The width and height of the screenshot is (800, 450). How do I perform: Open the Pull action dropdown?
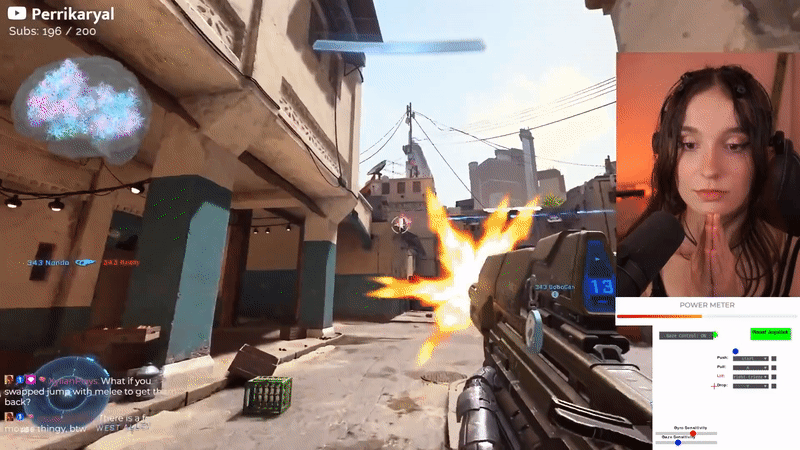pyautogui.click(x=750, y=367)
